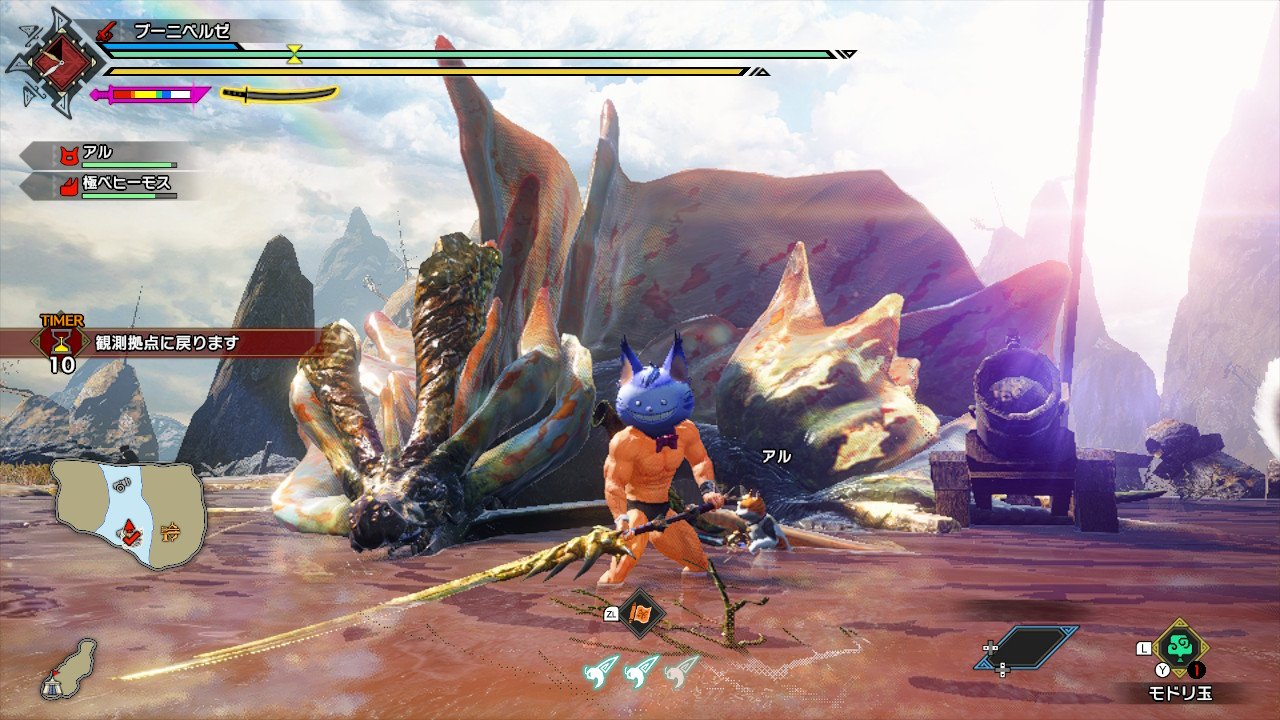Screen dimensions: 1280x720
Task: Open the blue-framed action bar panel
Action: pos(1026,648)
